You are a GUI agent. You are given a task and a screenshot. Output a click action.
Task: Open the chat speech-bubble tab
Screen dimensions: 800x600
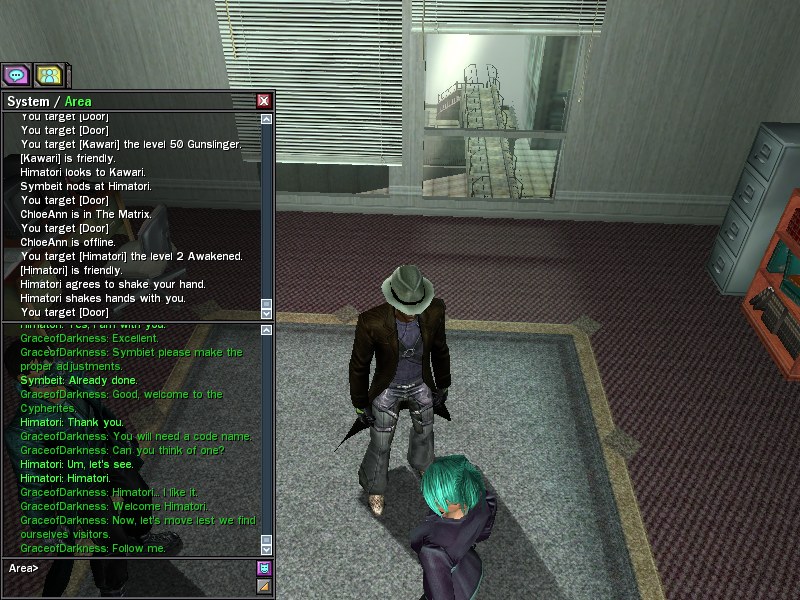point(16,75)
